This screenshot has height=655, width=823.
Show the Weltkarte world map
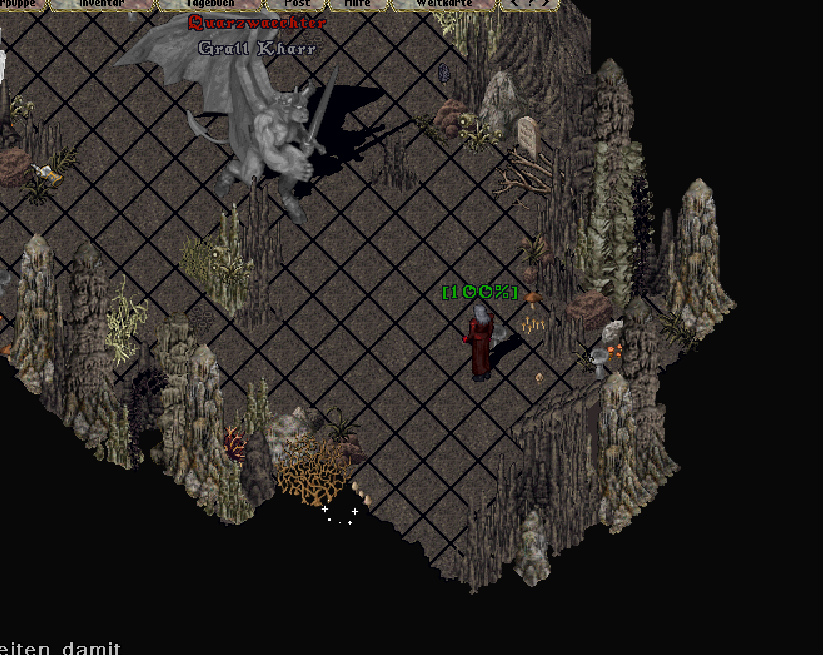(443, 4)
